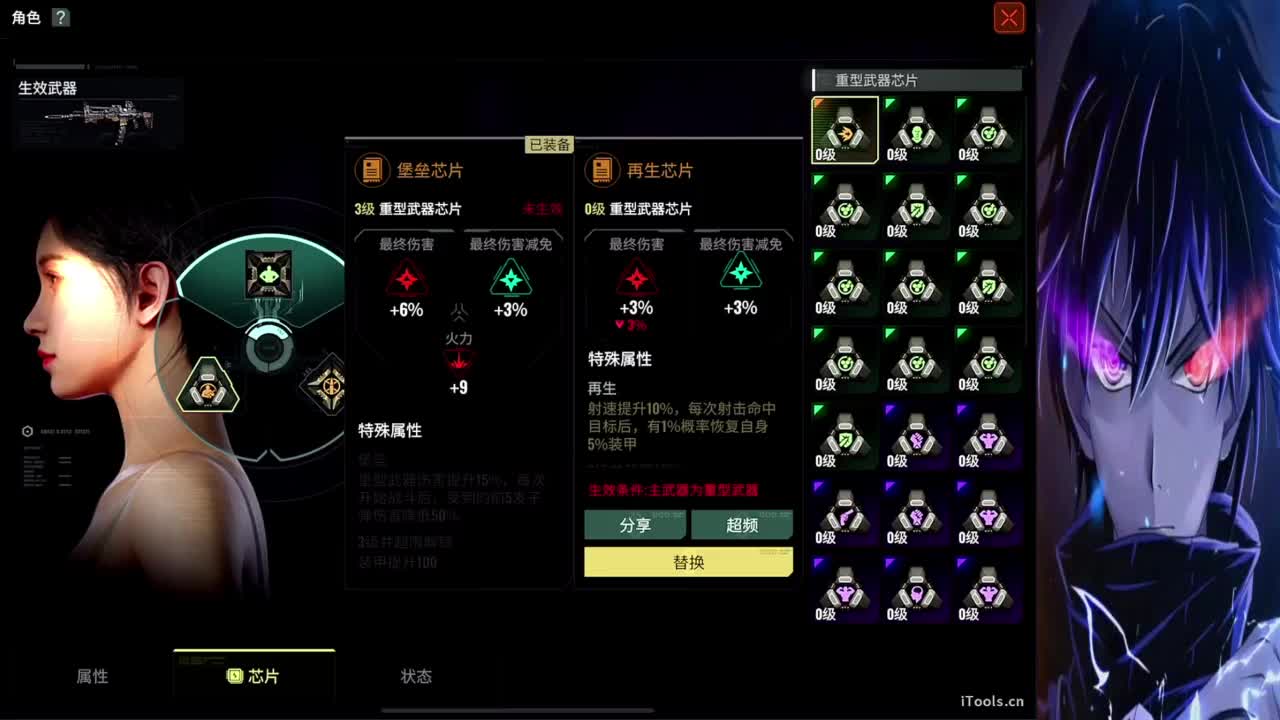
Task: Switch to the 属性 tab
Action: tap(93, 676)
